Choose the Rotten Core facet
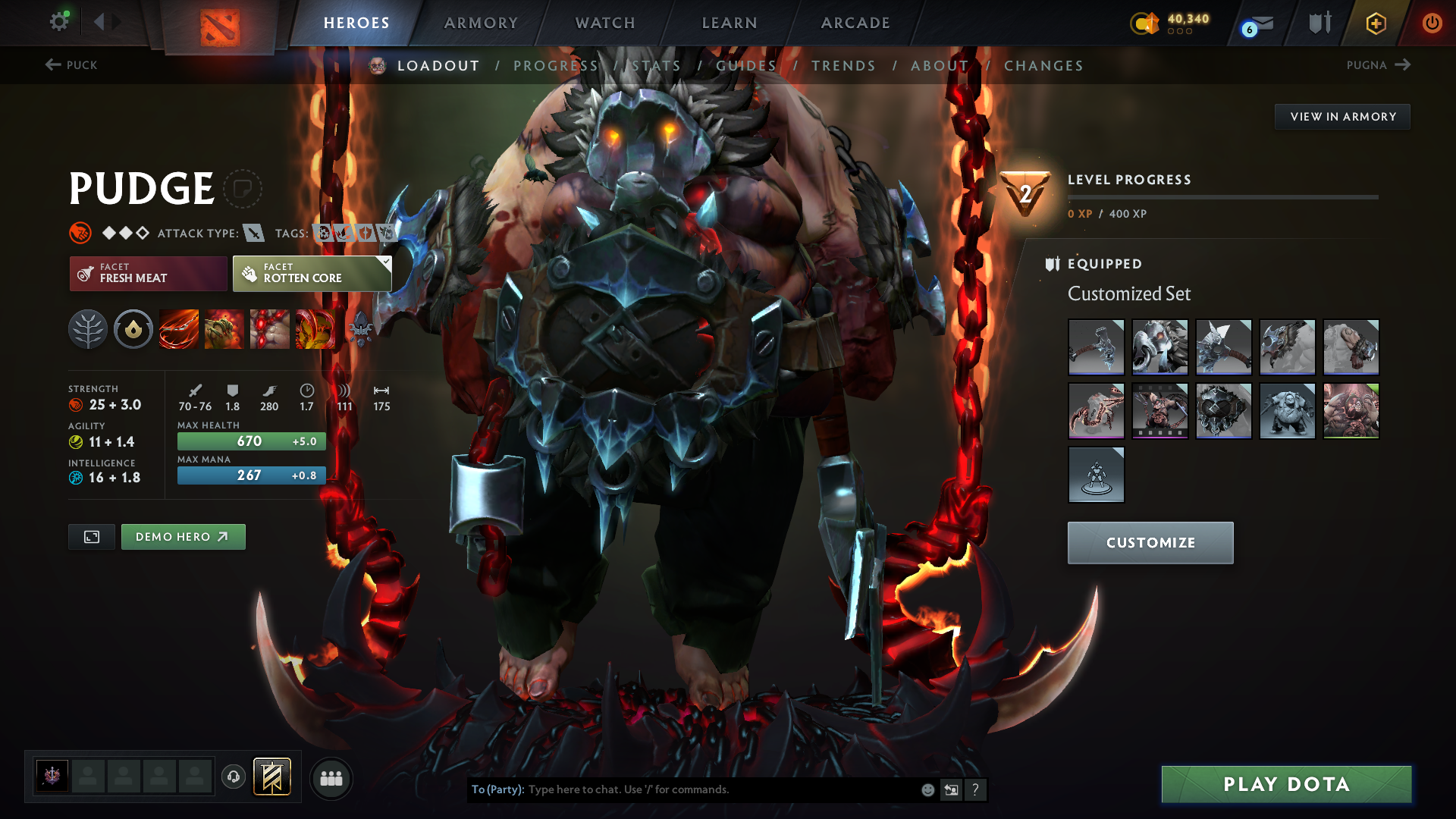Viewport: 1456px width, 819px height. (312, 273)
